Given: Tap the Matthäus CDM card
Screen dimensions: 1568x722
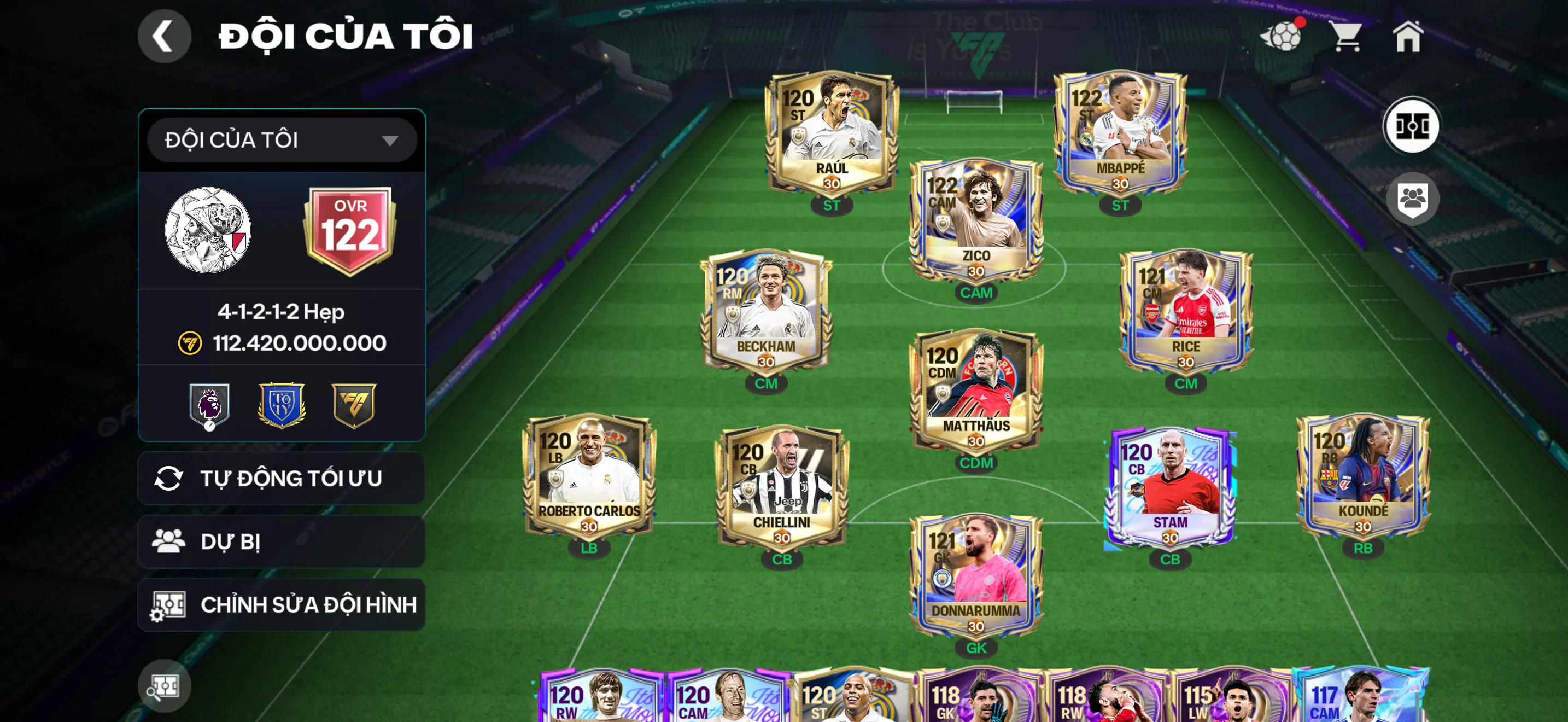Looking at the screenshot, I should (976, 389).
